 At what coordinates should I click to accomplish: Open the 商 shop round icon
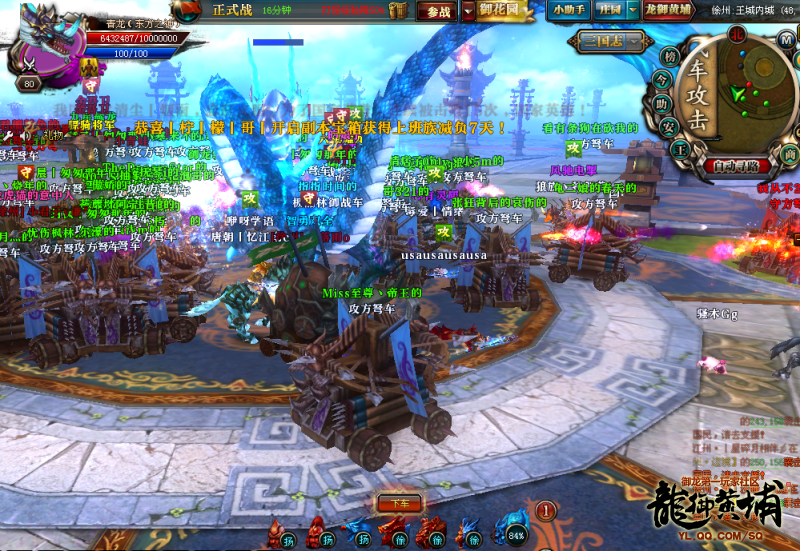point(790,153)
